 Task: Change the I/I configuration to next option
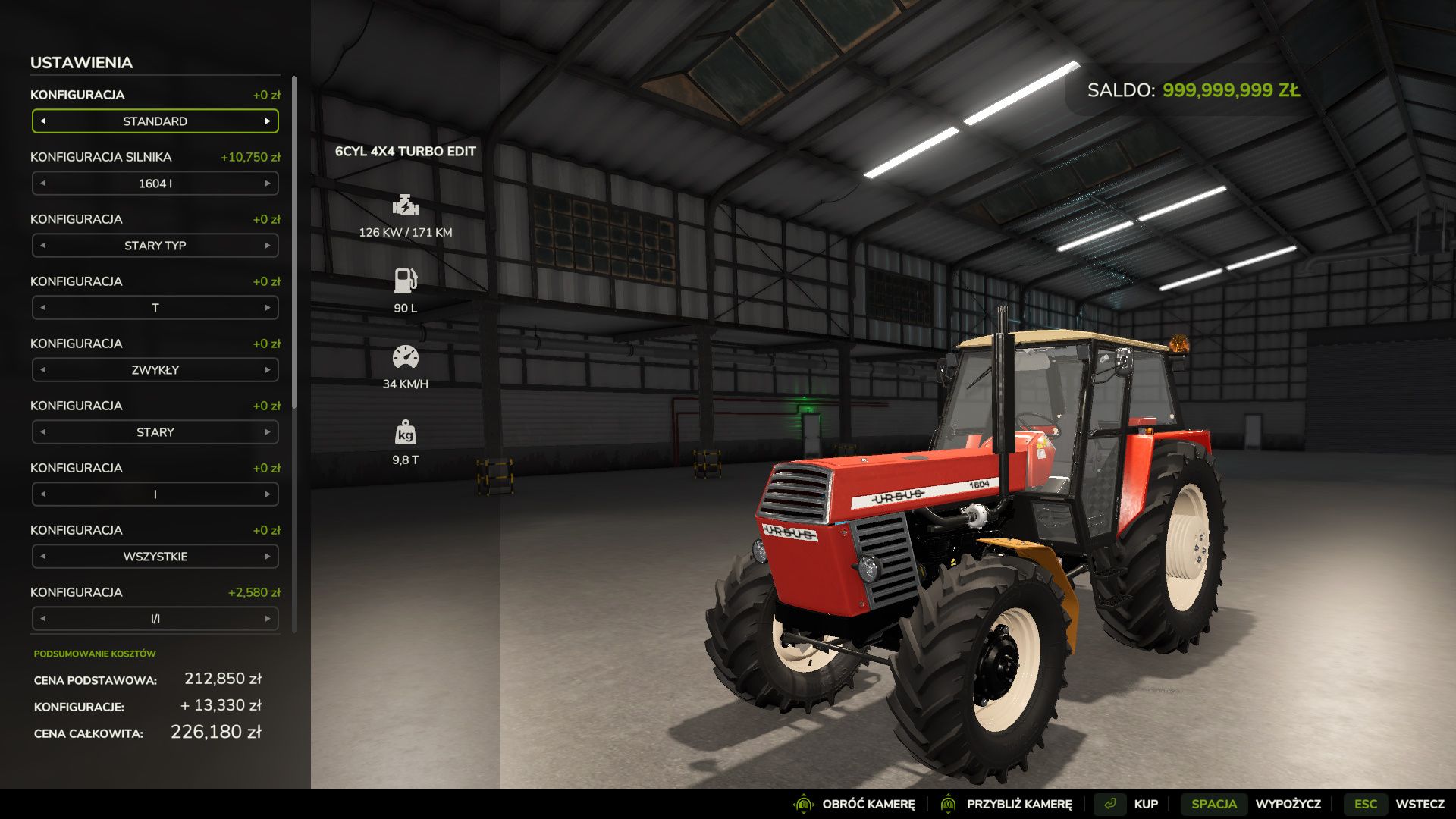tap(268, 619)
